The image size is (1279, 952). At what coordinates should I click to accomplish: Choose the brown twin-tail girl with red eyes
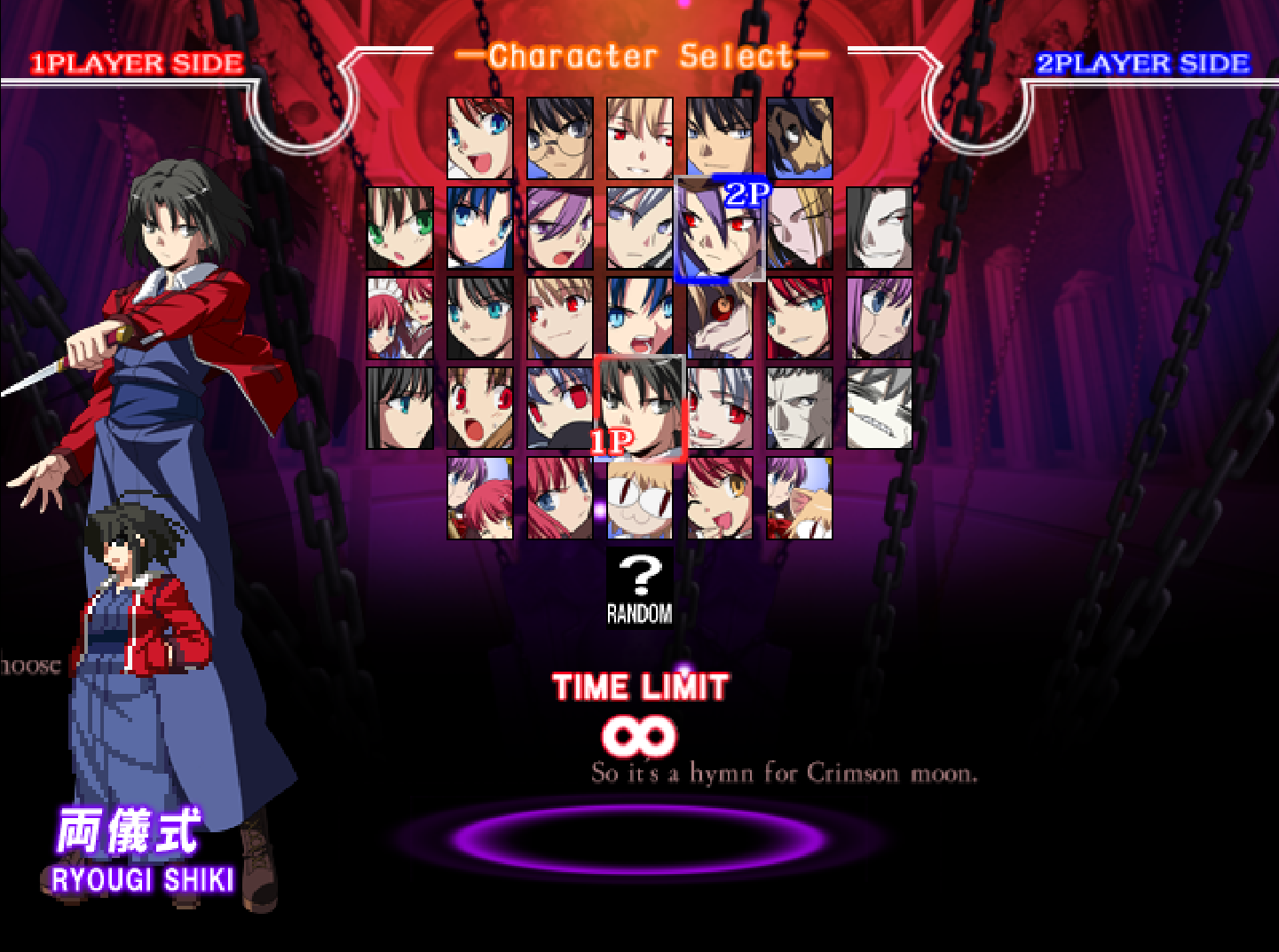[479, 408]
